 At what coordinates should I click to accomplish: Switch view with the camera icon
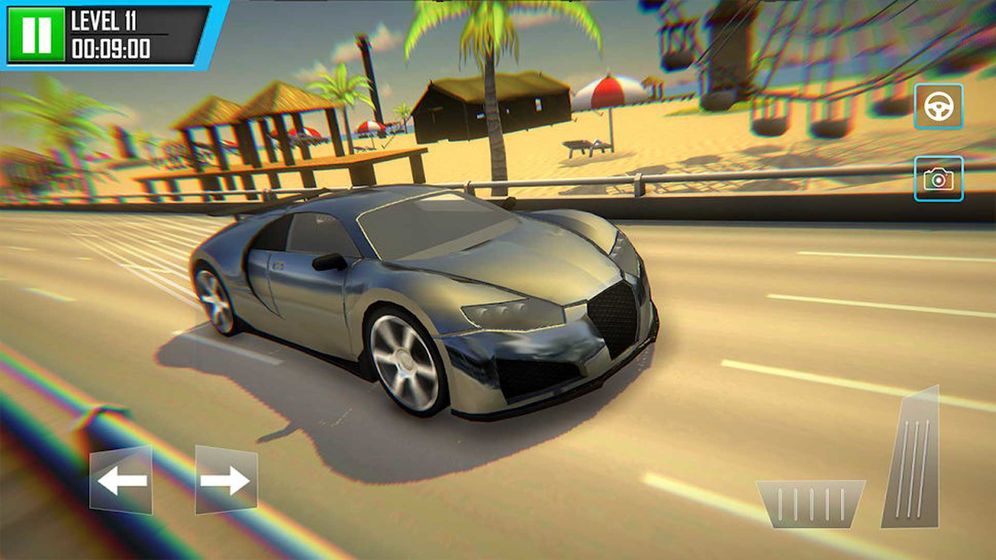point(938,179)
